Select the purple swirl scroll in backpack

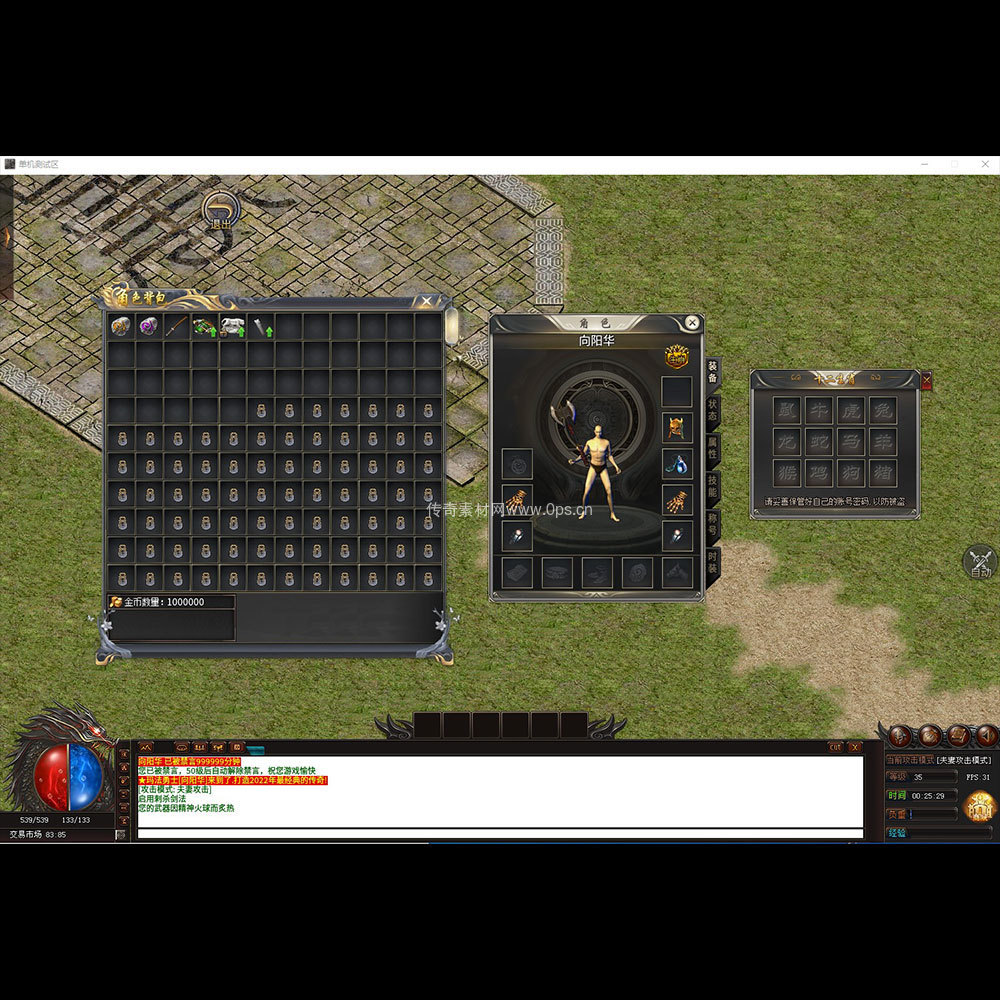(x=149, y=326)
